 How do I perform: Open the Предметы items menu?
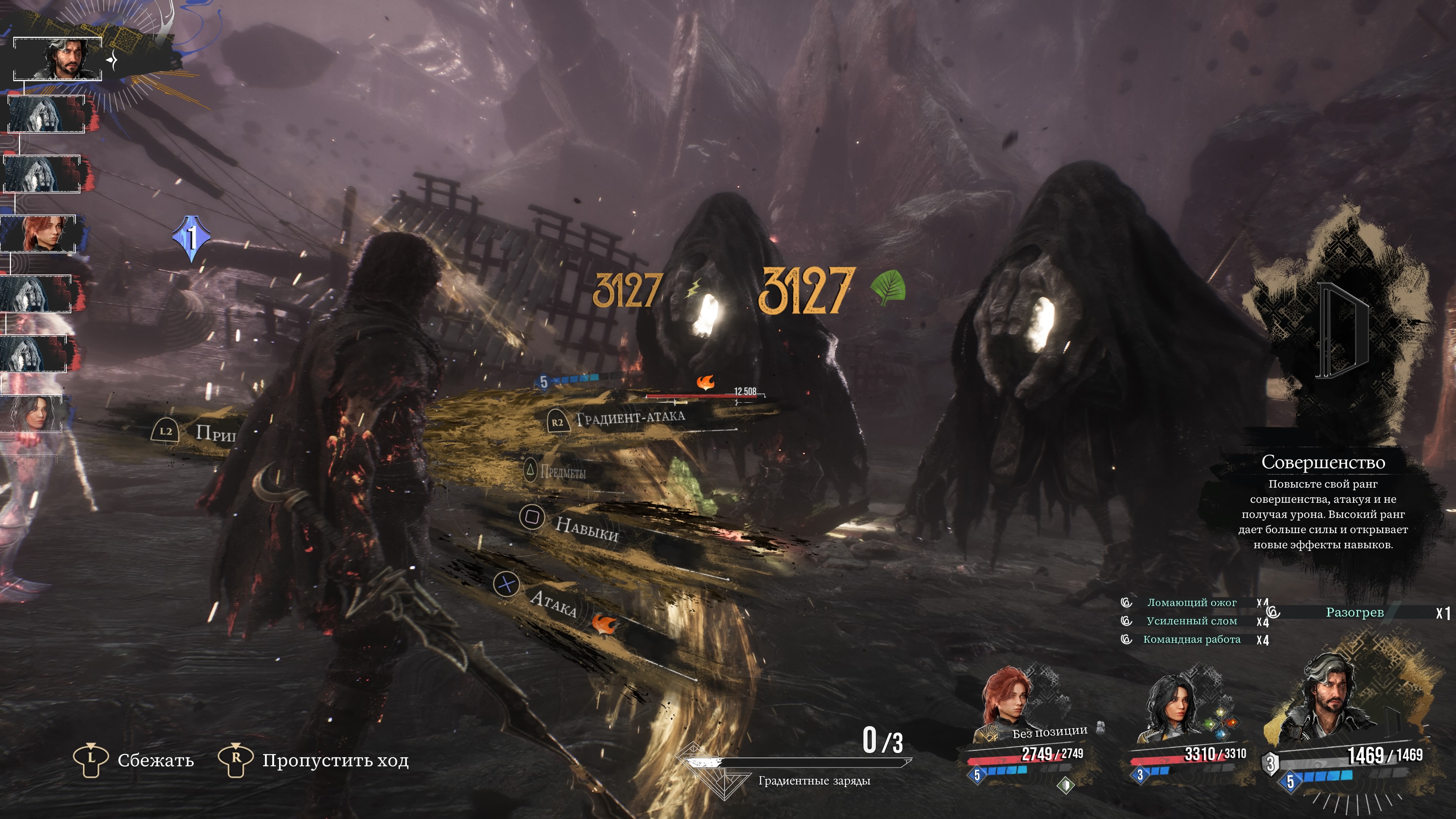point(562,471)
